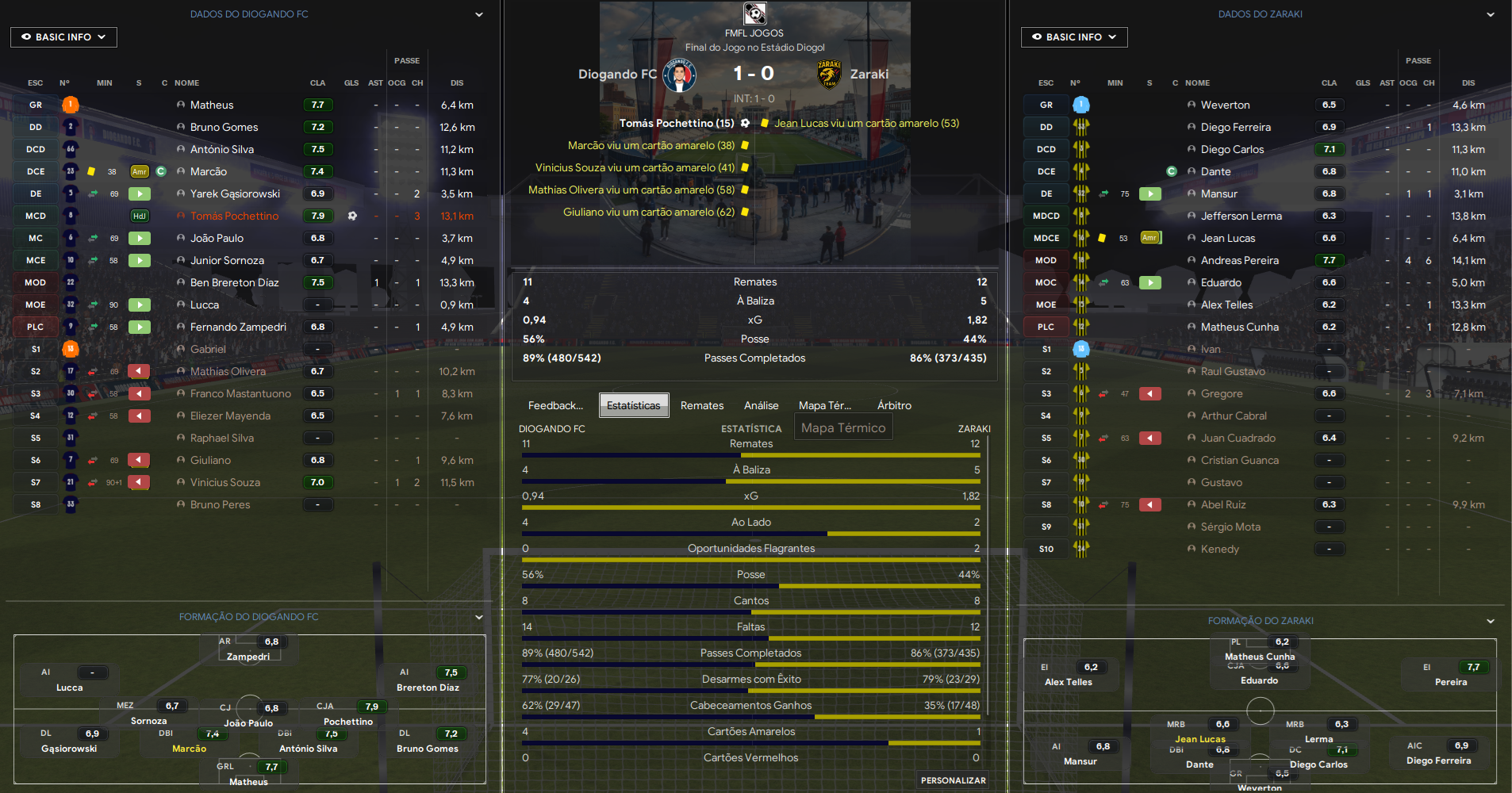
Task: Collapse the Dados do Diogando FC panel
Action: pyautogui.click(x=479, y=14)
